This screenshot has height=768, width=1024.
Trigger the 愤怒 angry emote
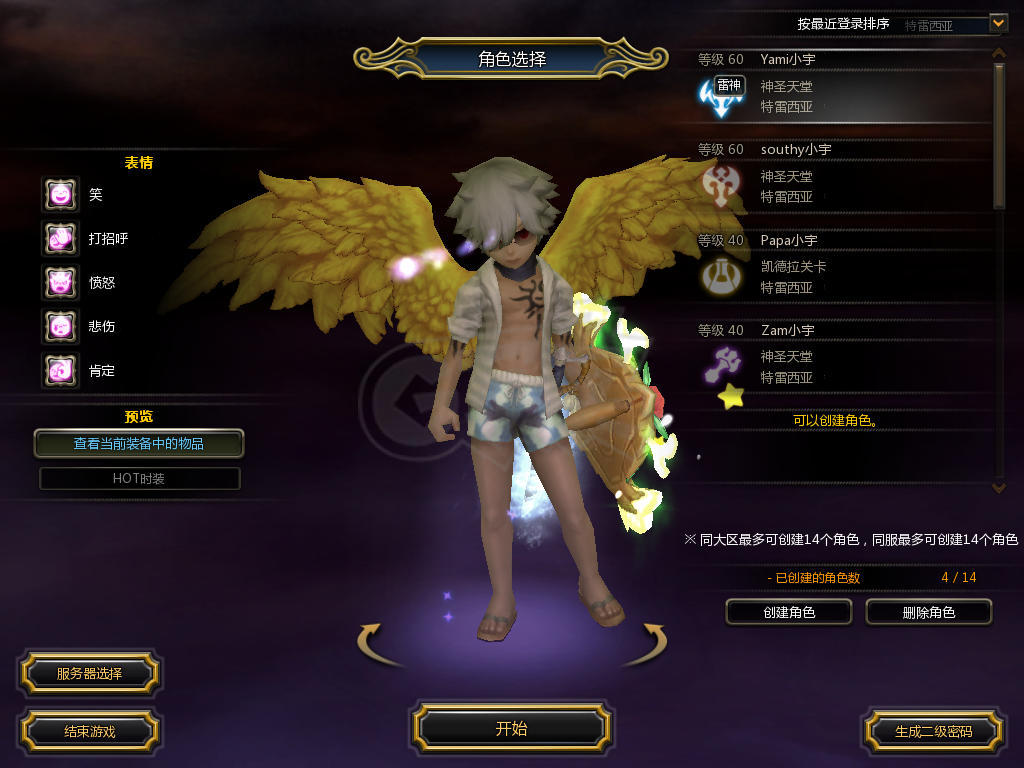(x=60, y=282)
